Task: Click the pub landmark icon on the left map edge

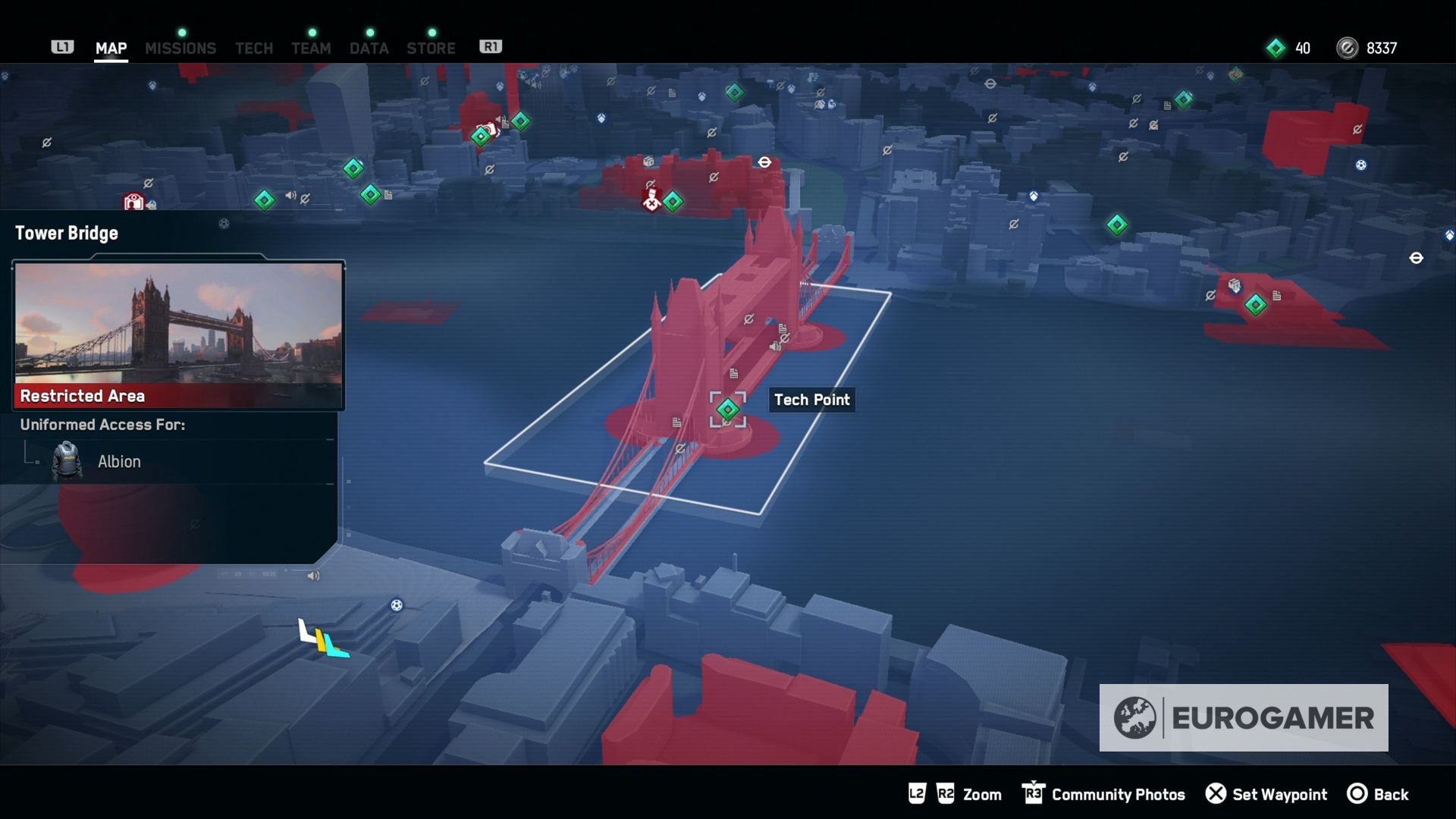Action: (133, 200)
